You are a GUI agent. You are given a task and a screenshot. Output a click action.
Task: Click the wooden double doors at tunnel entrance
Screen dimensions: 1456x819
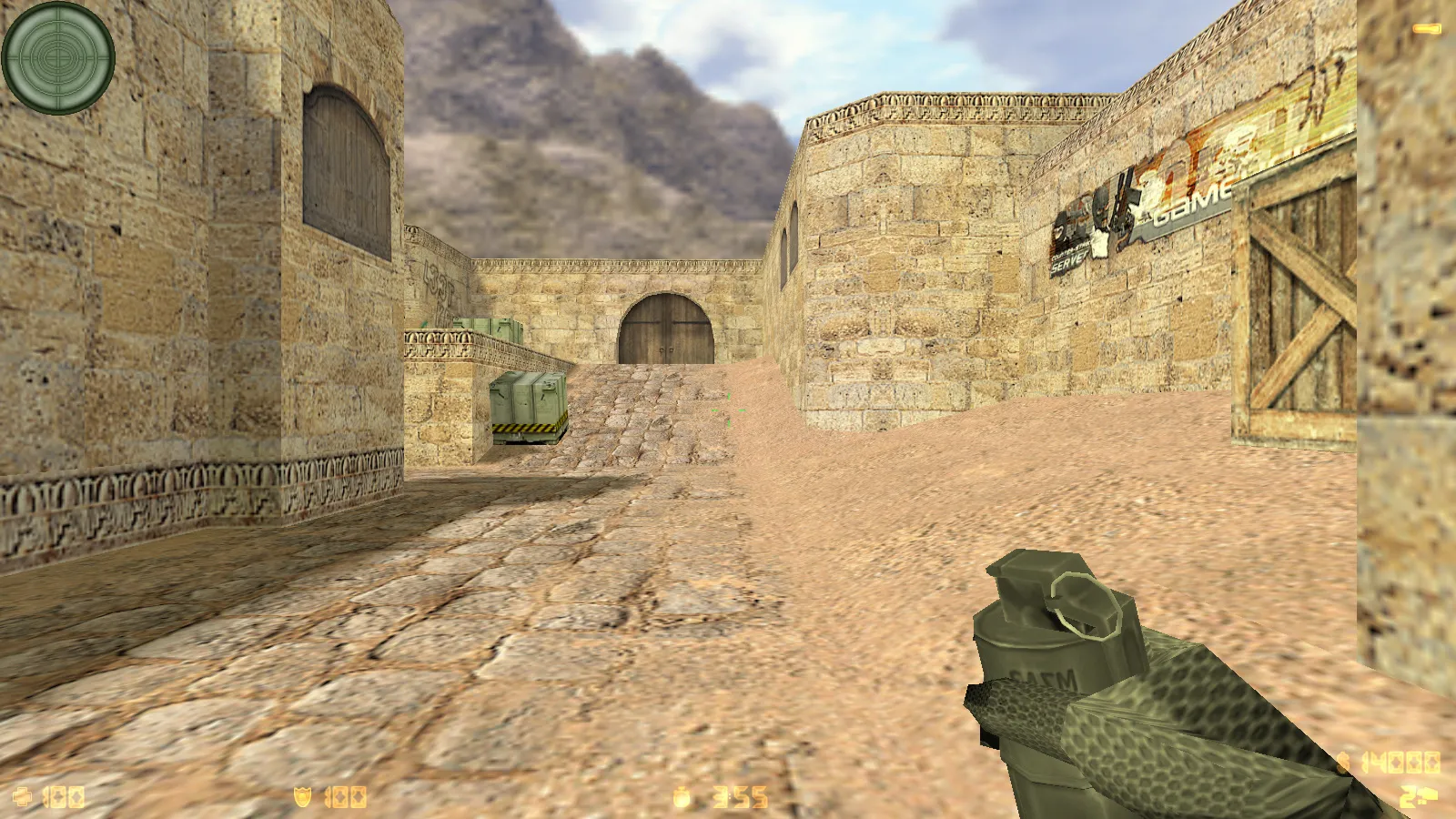tap(667, 329)
